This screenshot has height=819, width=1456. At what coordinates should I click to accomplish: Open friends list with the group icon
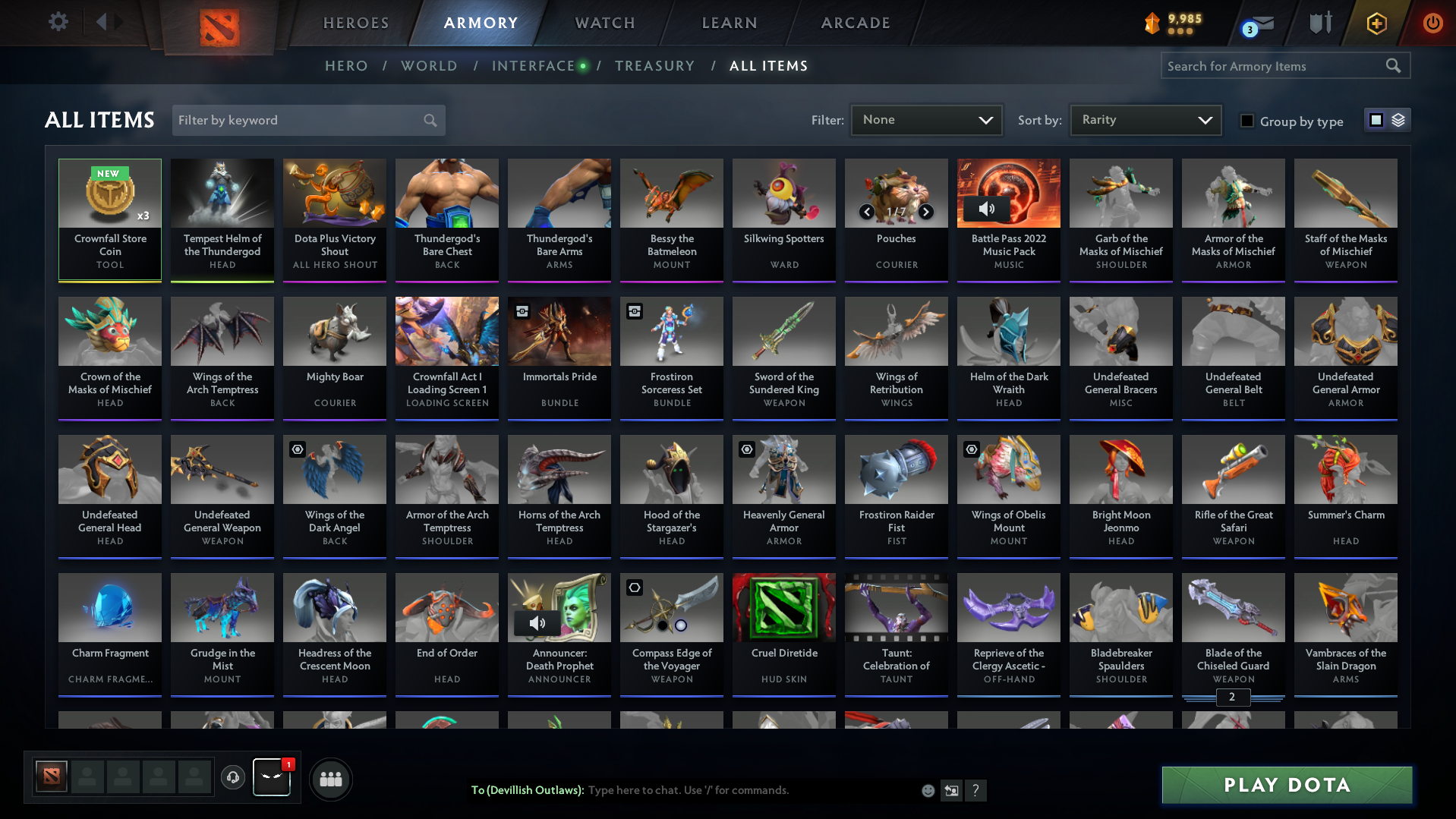point(330,779)
